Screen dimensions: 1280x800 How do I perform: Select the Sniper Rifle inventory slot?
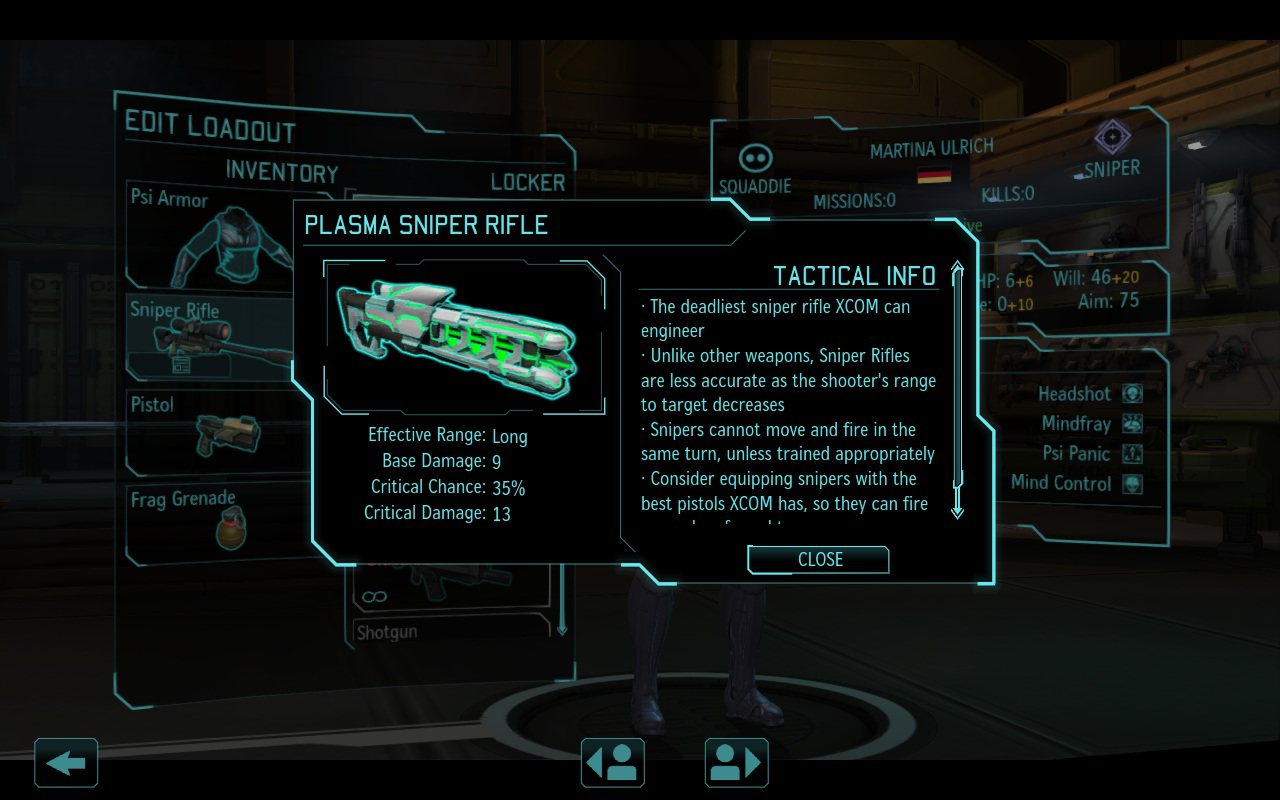[x=210, y=335]
